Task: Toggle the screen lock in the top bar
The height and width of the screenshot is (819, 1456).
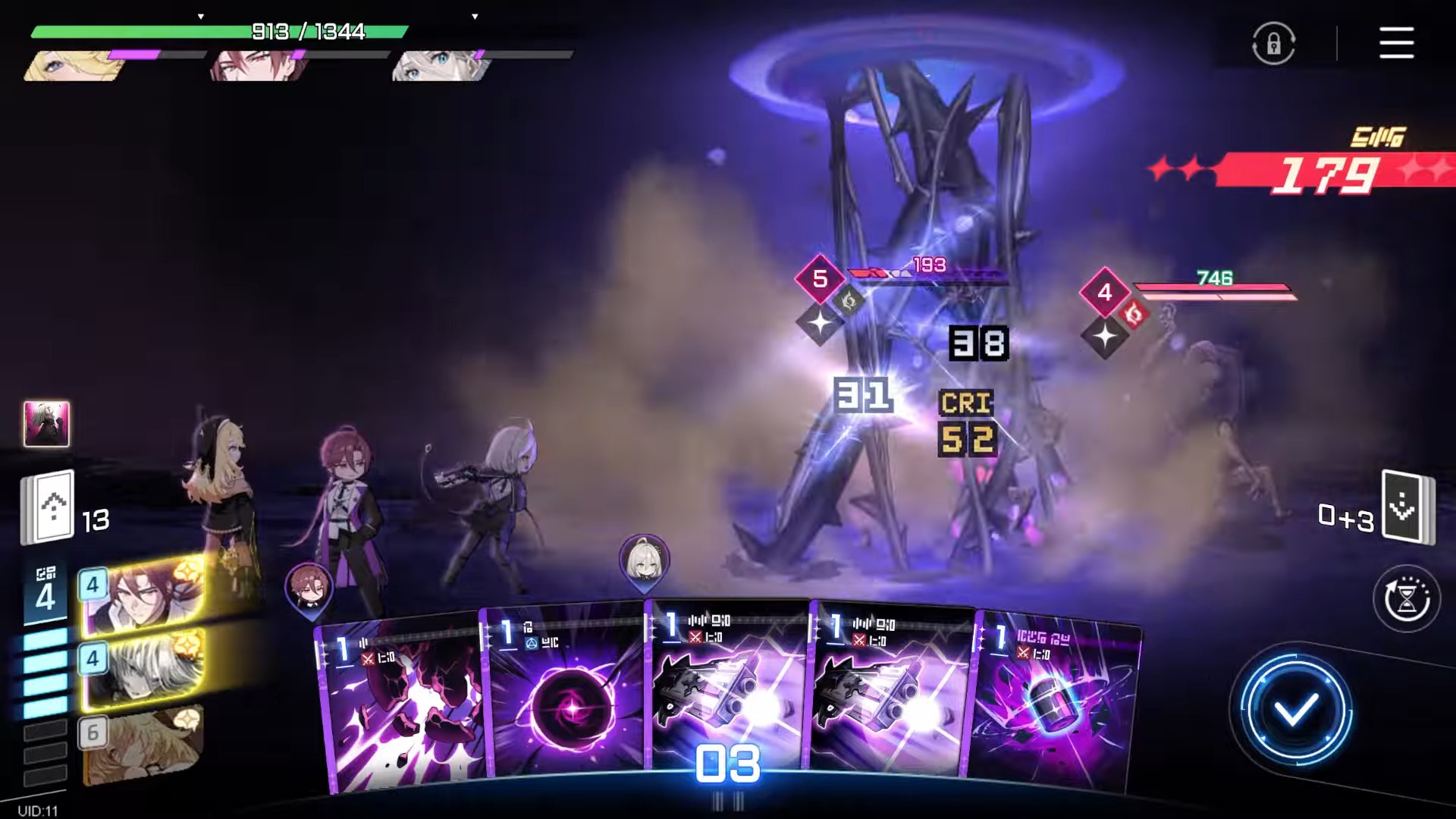Action: [1273, 43]
